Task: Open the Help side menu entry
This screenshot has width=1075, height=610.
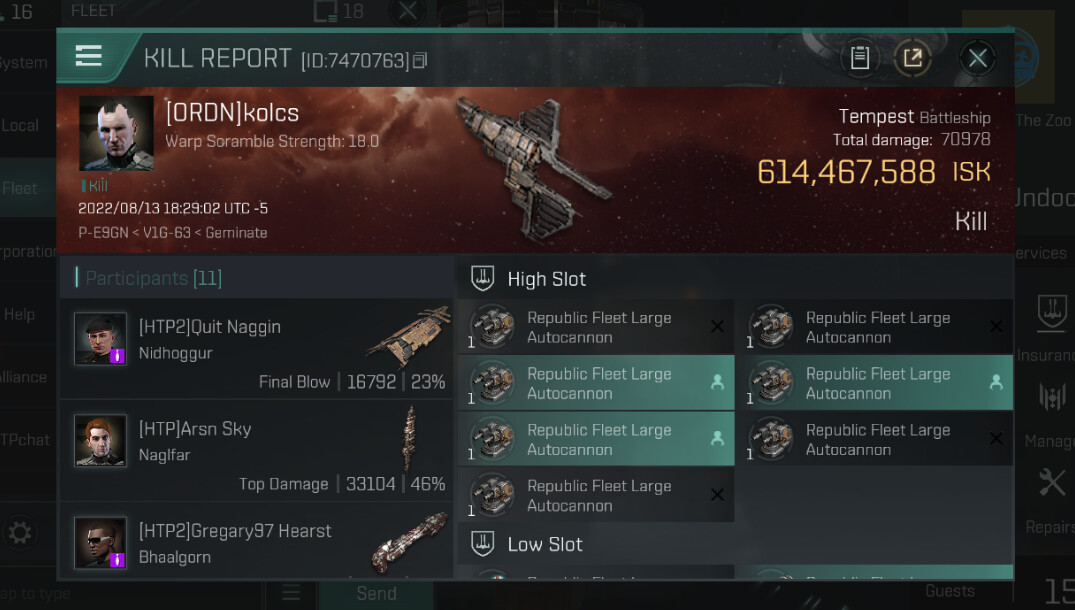Action: (x=22, y=314)
